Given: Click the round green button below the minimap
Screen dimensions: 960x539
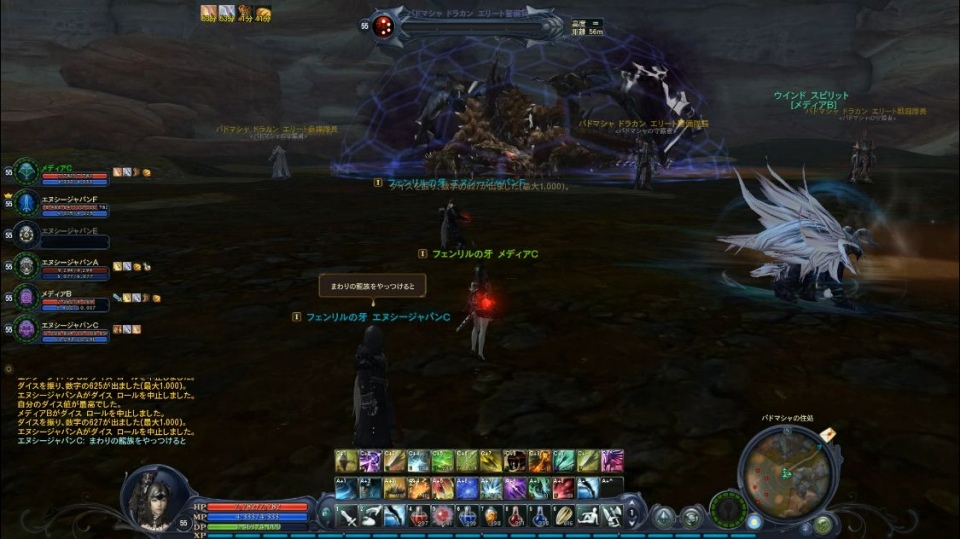Looking at the screenshot, I should click(x=822, y=522).
